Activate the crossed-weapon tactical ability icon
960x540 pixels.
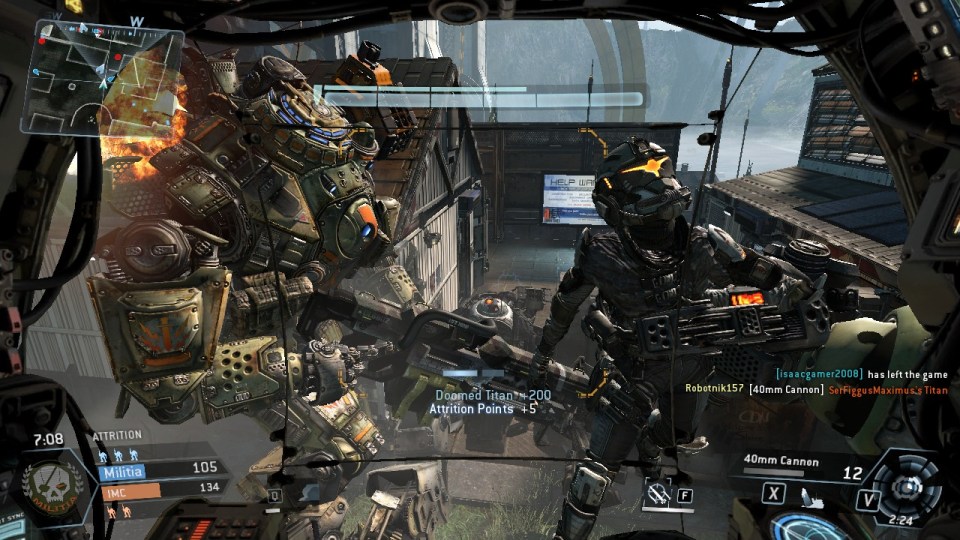(658, 492)
